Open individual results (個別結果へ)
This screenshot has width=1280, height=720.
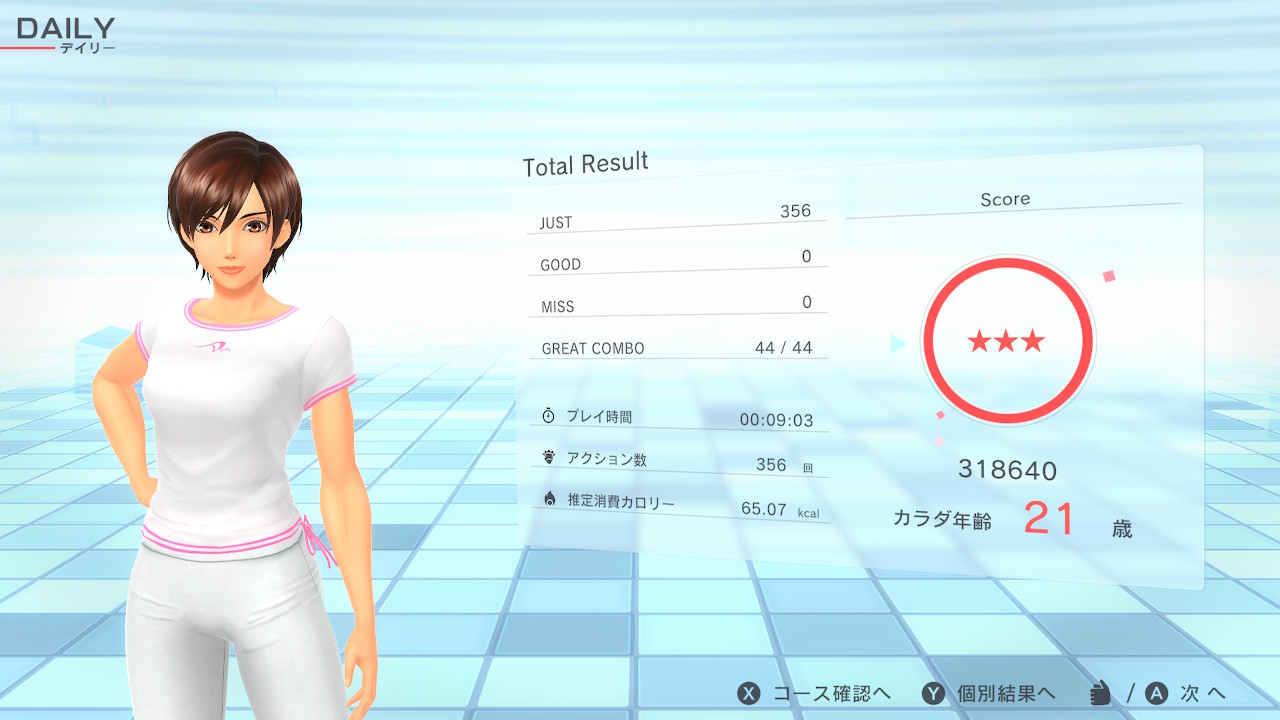coord(989,694)
